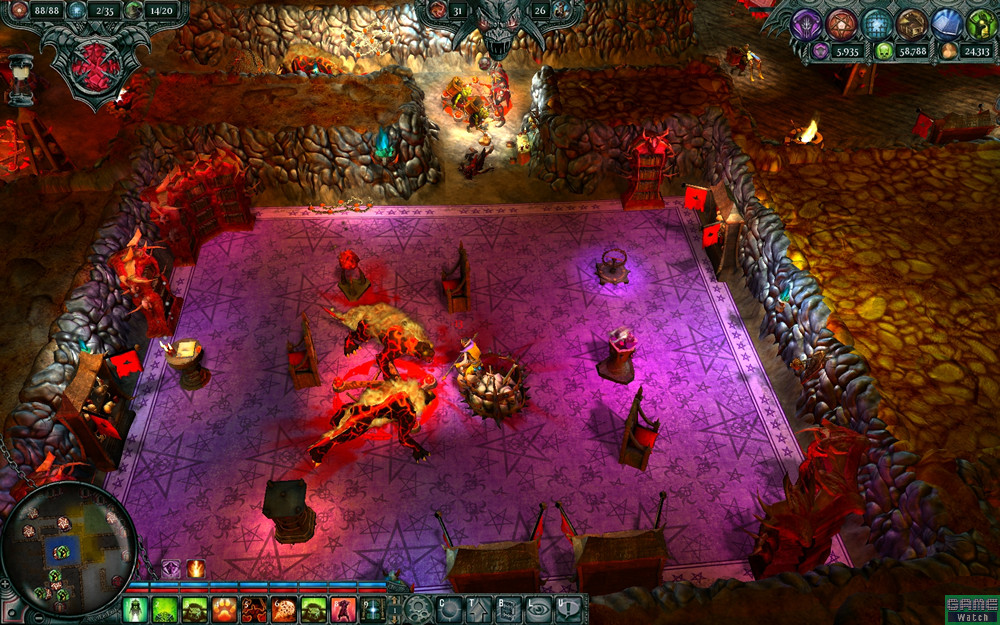Click the exclamation button labeled U
1000x625 pixels.
(x=569, y=609)
